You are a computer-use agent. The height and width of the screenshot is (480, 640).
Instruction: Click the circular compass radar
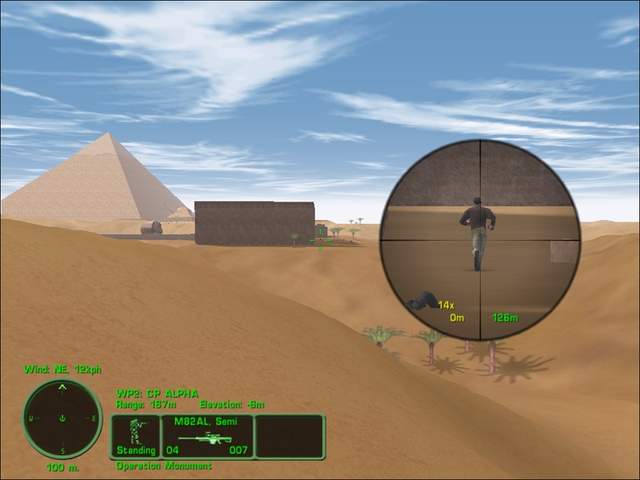tap(62, 419)
